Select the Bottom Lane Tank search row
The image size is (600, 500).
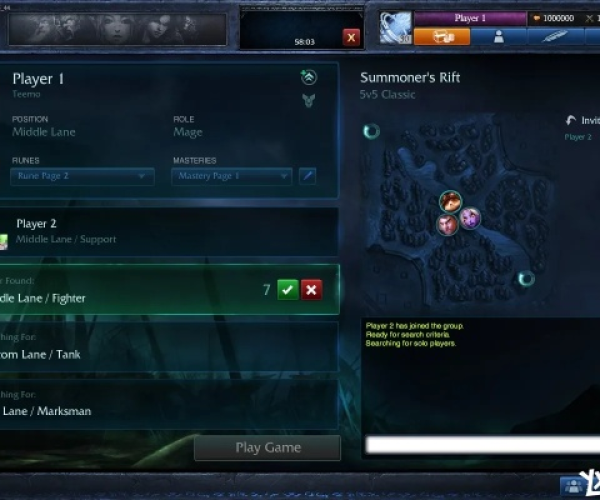coord(170,347)
